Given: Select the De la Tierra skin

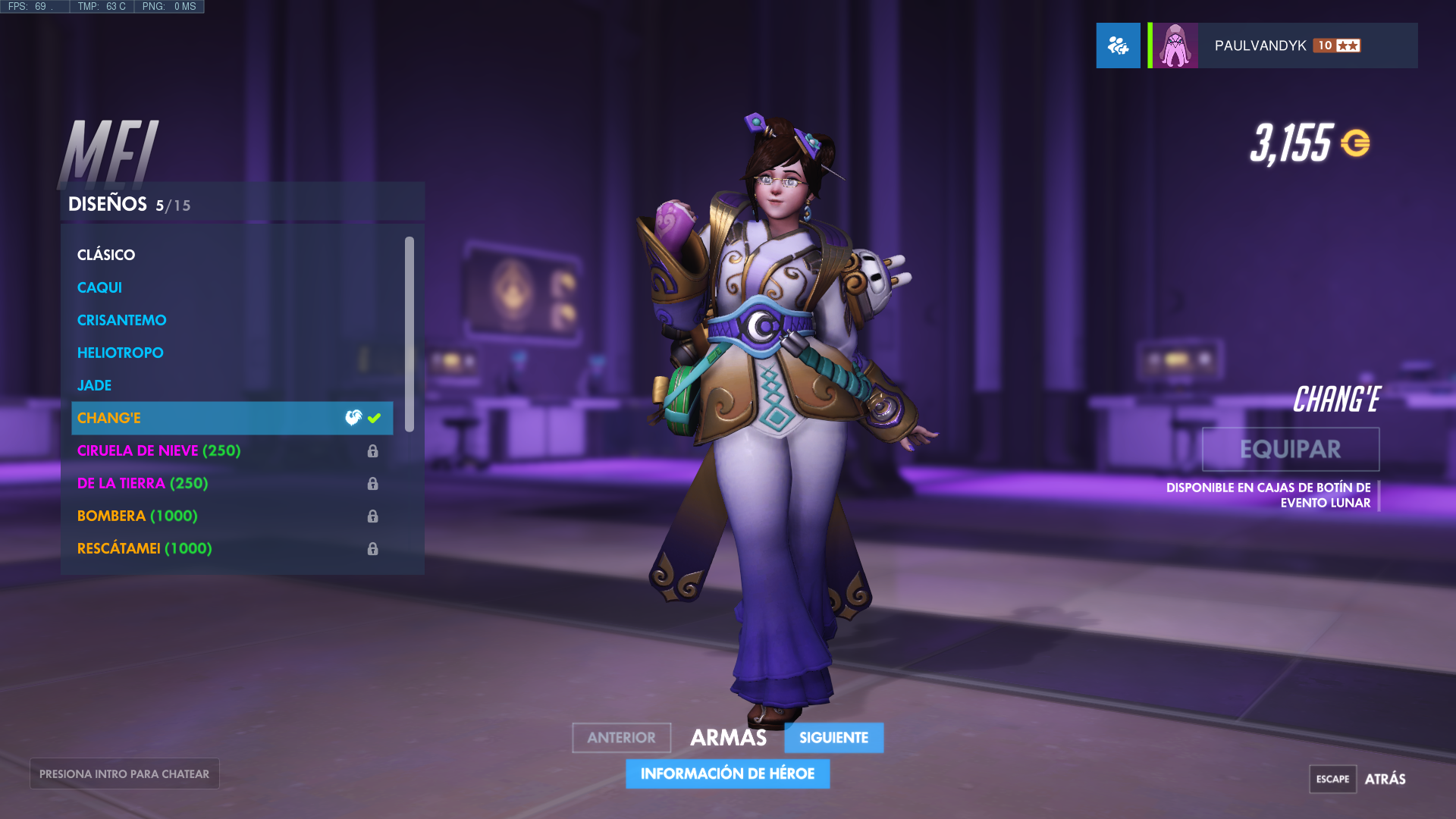Looking at the screenshot, I should coord(141,483).
